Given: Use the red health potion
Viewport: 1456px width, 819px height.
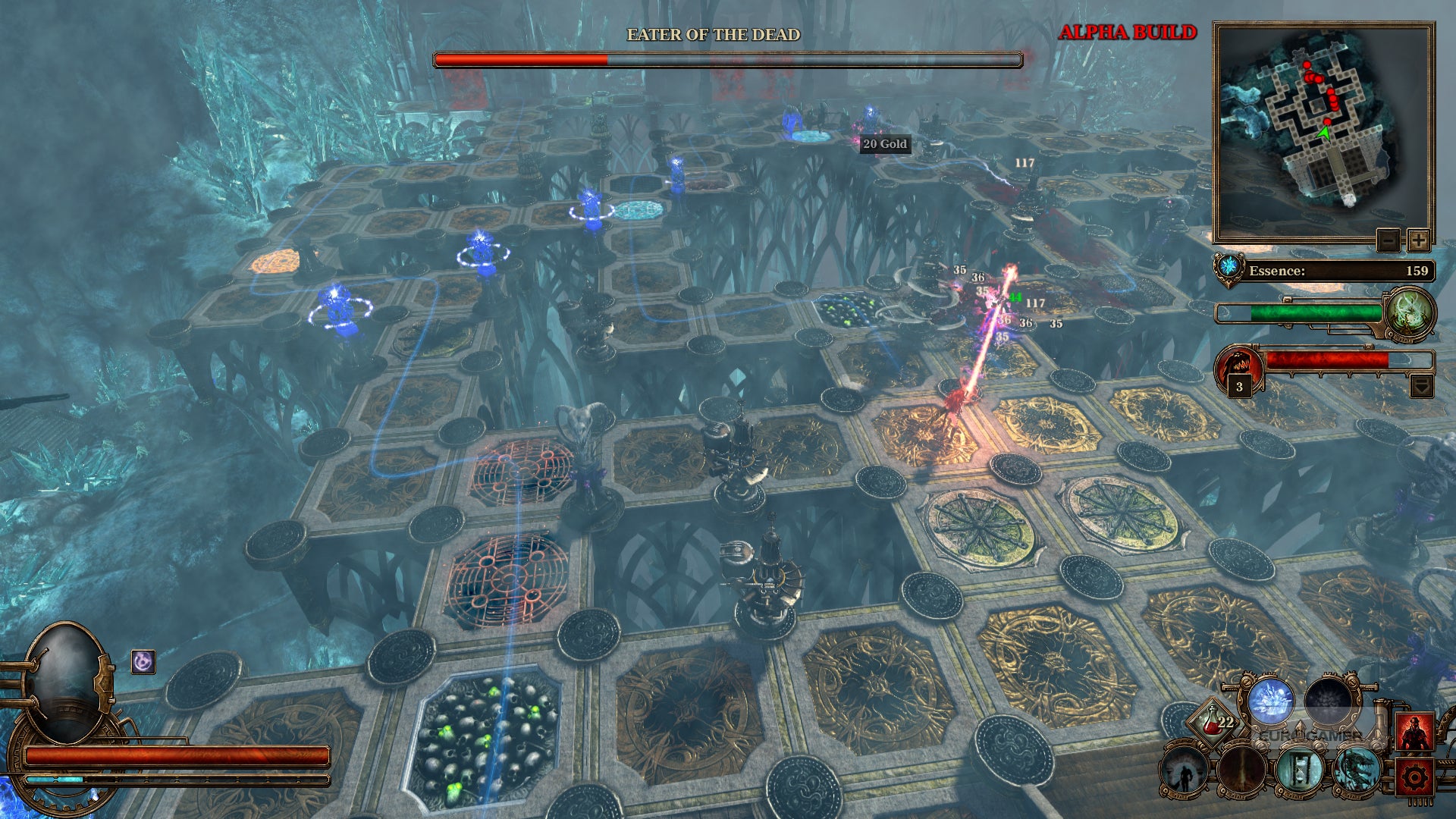Looking at the screenshot, I should [x=1213, y=723].
